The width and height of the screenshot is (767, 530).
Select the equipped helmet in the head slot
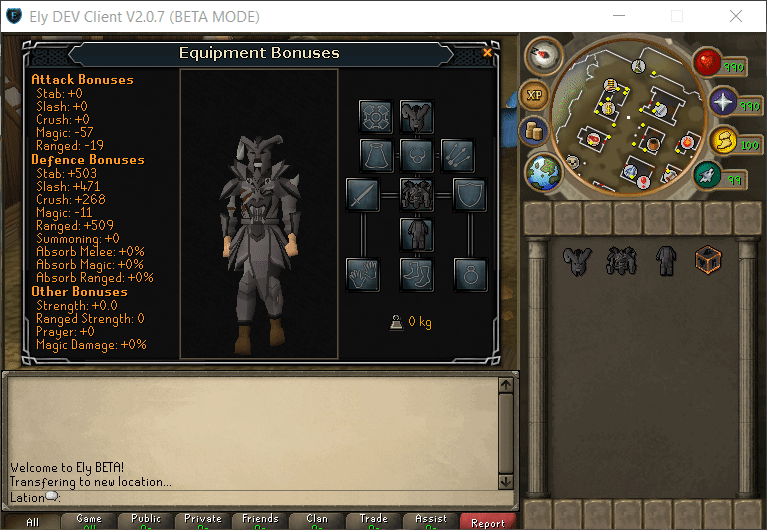pos(416,116)
